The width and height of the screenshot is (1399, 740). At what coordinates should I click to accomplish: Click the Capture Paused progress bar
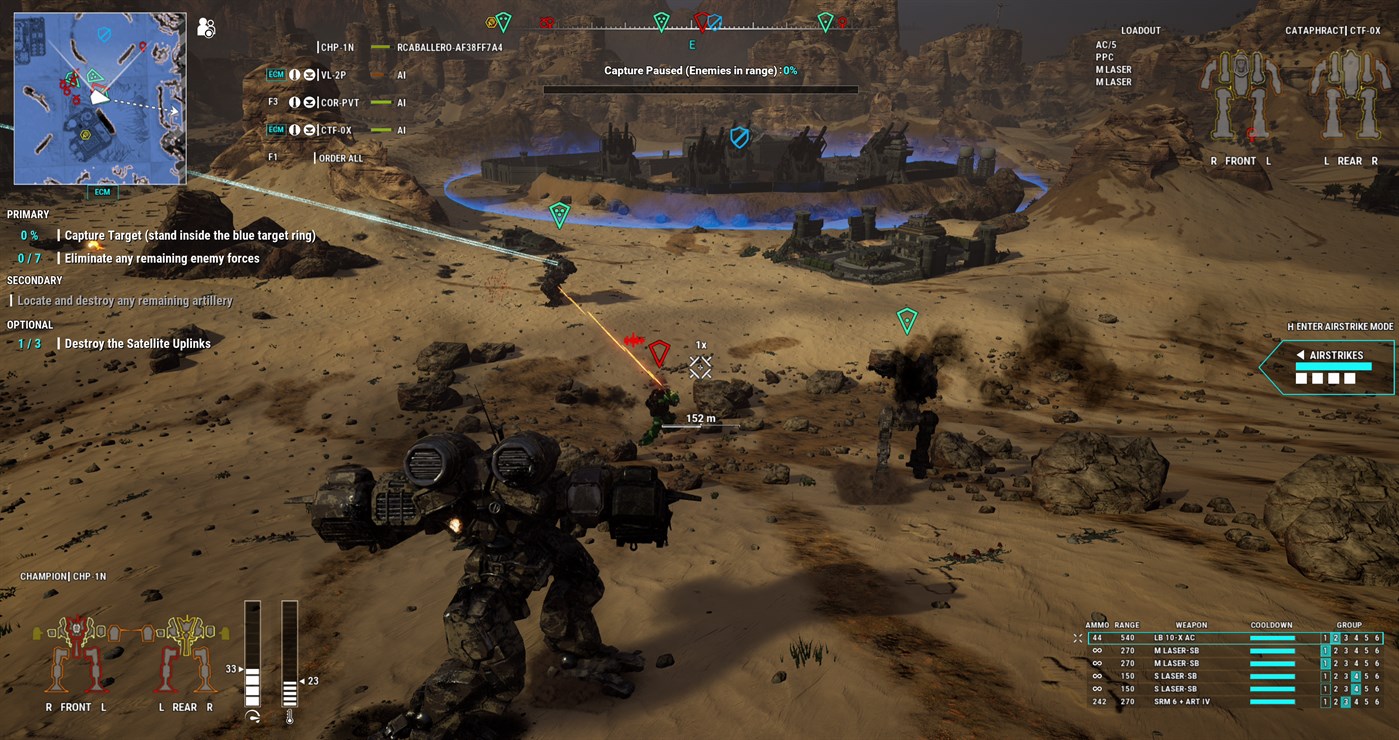pyautogui.click(x=702, y=88)
